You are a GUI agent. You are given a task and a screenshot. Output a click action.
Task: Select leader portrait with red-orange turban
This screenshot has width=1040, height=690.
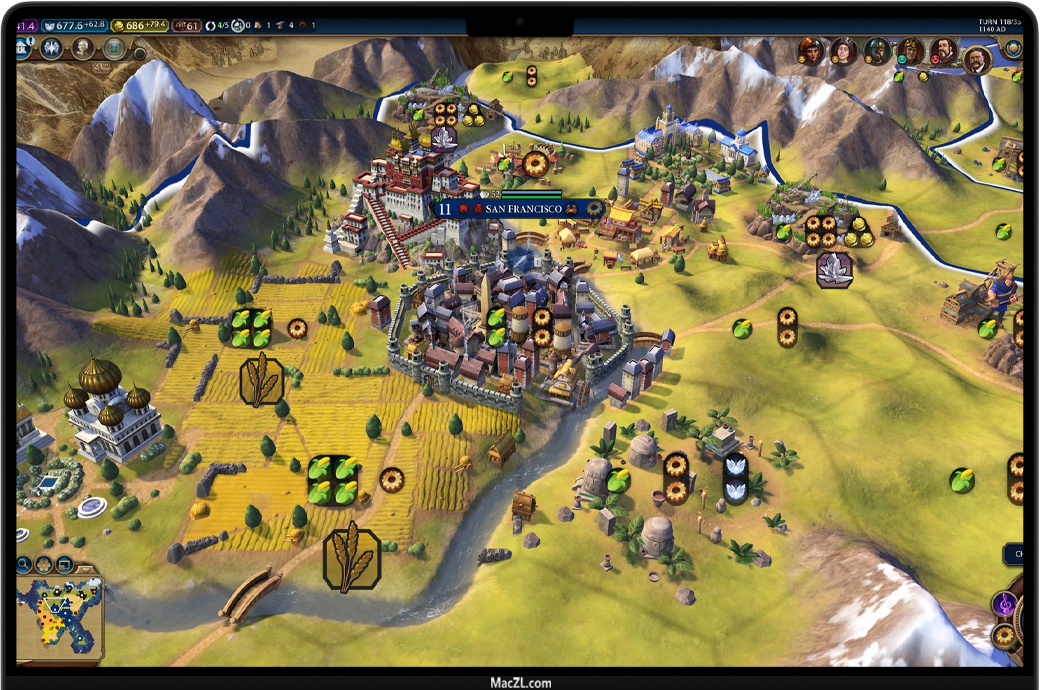pos(811,50)
